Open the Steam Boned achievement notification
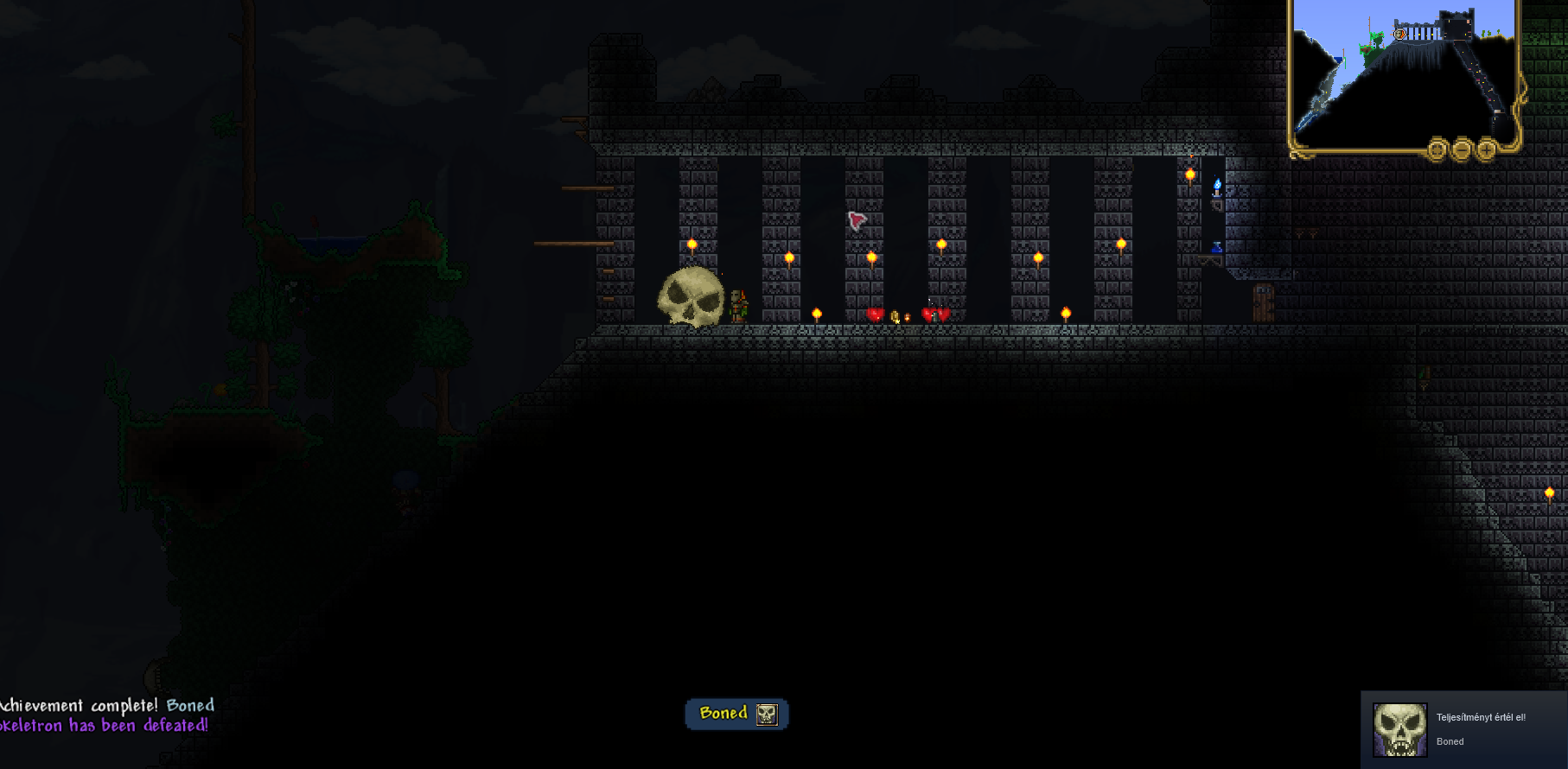Image resolution: width=1568 pixels, height=769 pixels. (x=1464, y=729)
